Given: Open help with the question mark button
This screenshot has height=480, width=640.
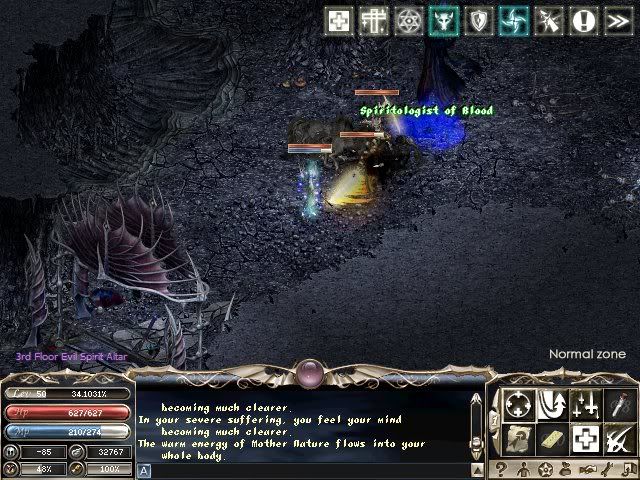Looking at the screenshot, I should (x=500, y=469).
